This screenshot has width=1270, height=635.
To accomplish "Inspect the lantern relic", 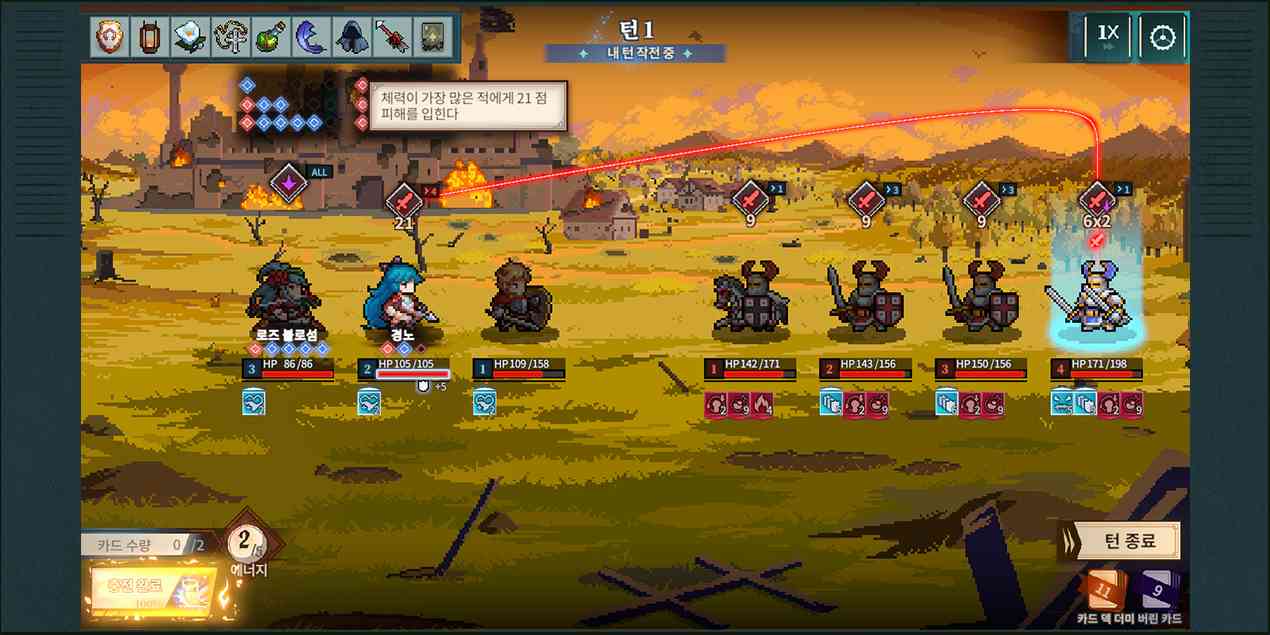I will click(148, 38).
